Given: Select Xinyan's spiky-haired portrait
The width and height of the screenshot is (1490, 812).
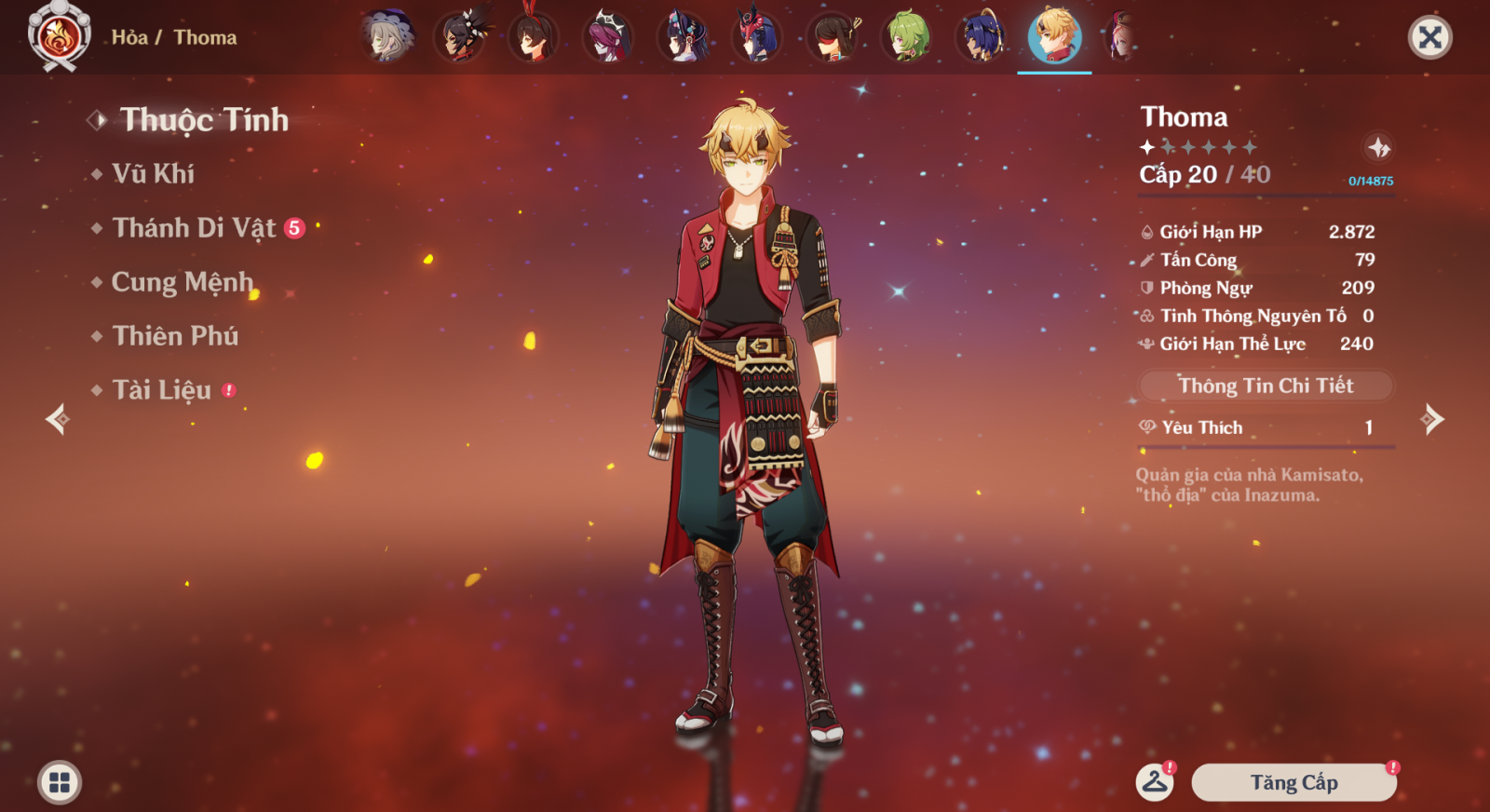Looking at the screenshot, I should (459, 37).
